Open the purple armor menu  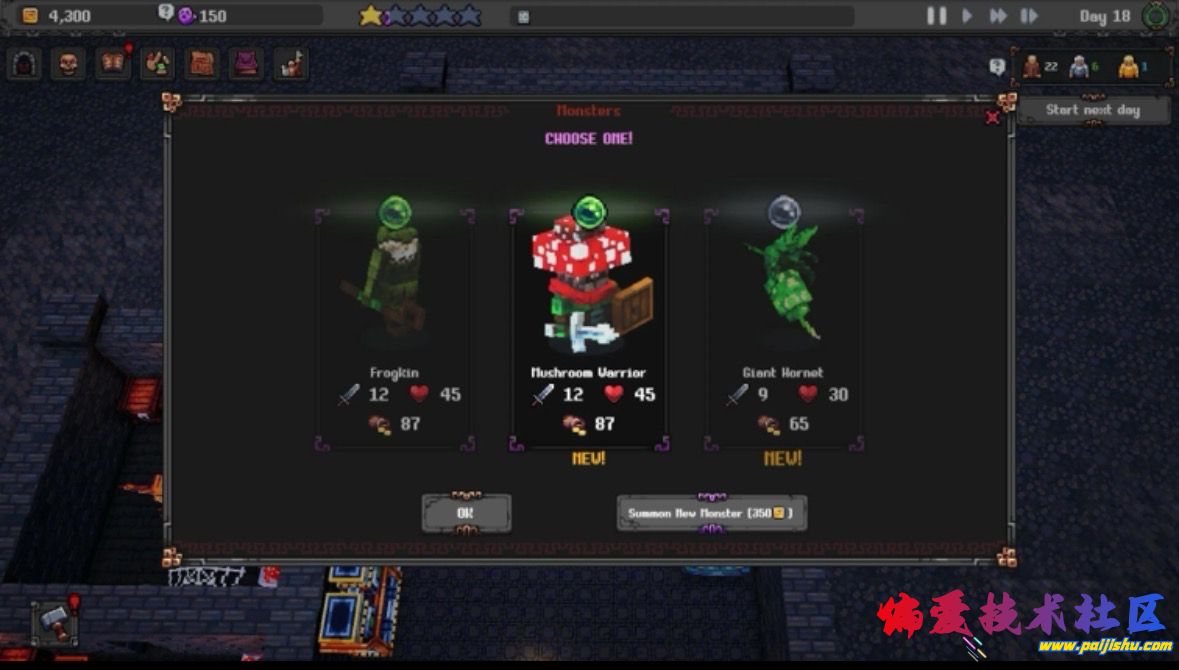246,64
